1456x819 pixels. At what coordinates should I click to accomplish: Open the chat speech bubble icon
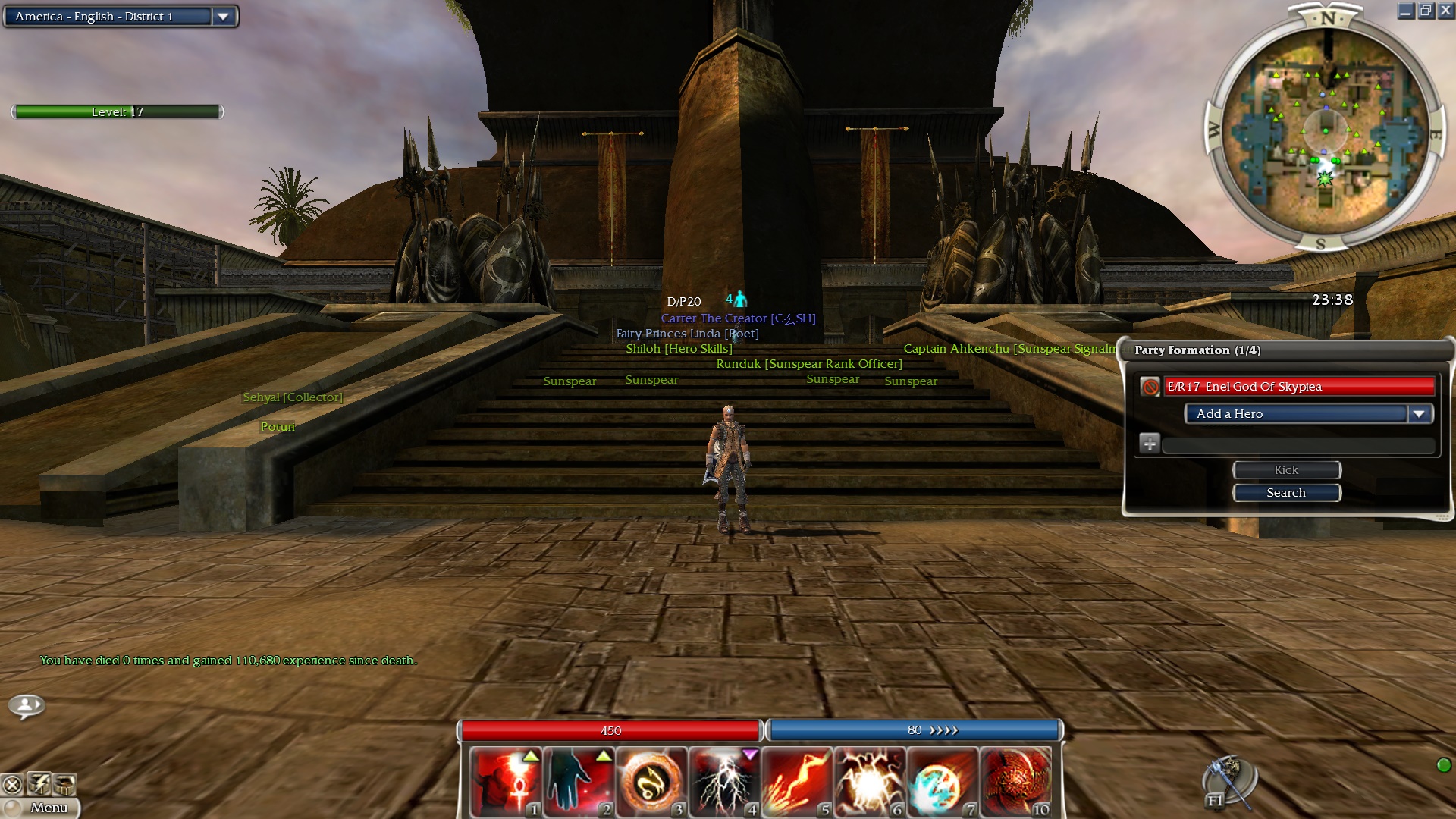[x=27, y=706]
